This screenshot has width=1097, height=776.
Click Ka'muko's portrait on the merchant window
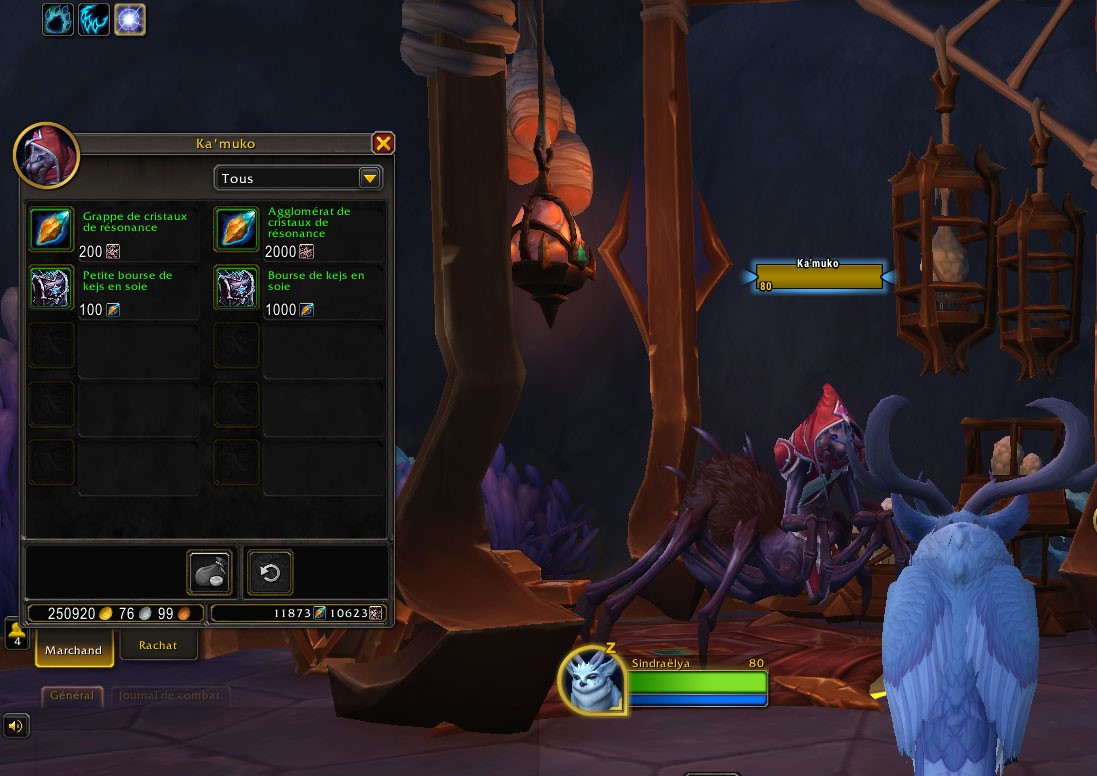(x=46, y=156)
